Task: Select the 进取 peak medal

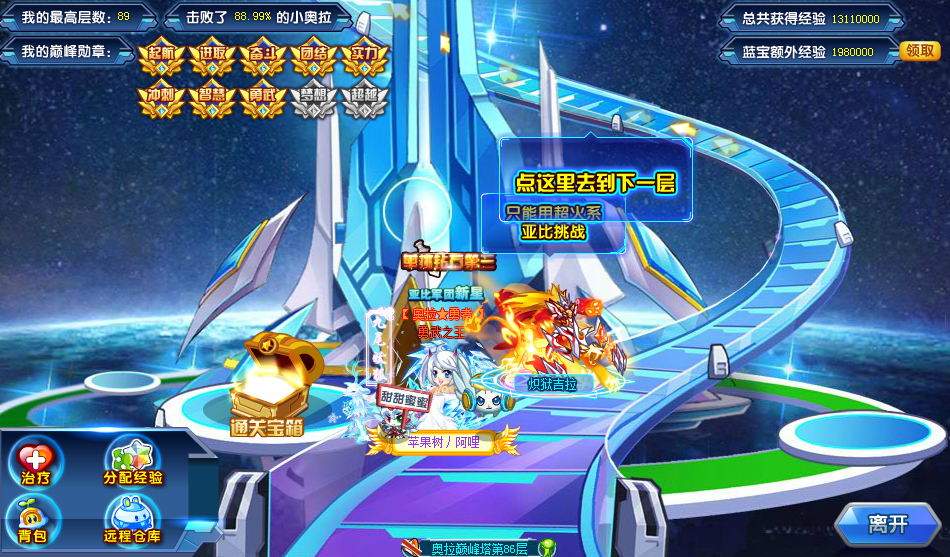Action: coord(212,57)
